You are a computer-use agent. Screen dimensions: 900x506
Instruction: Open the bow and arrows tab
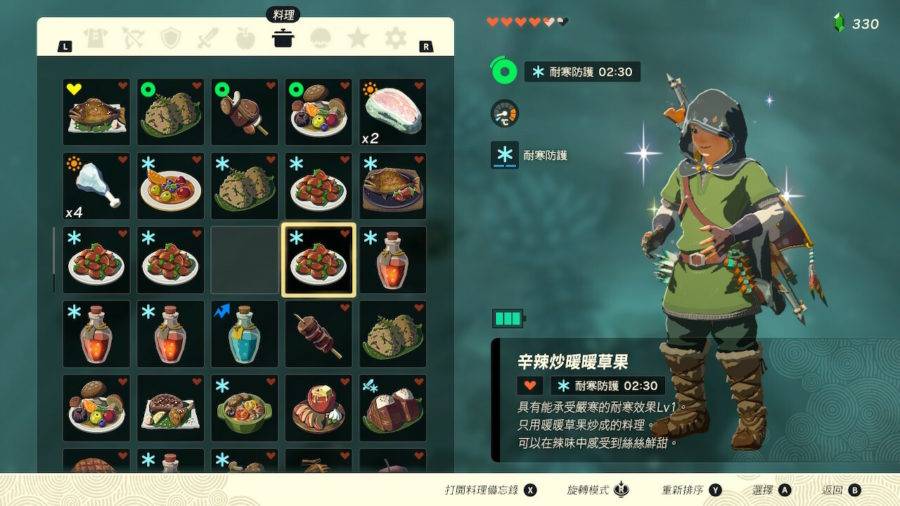click(133, 39)
